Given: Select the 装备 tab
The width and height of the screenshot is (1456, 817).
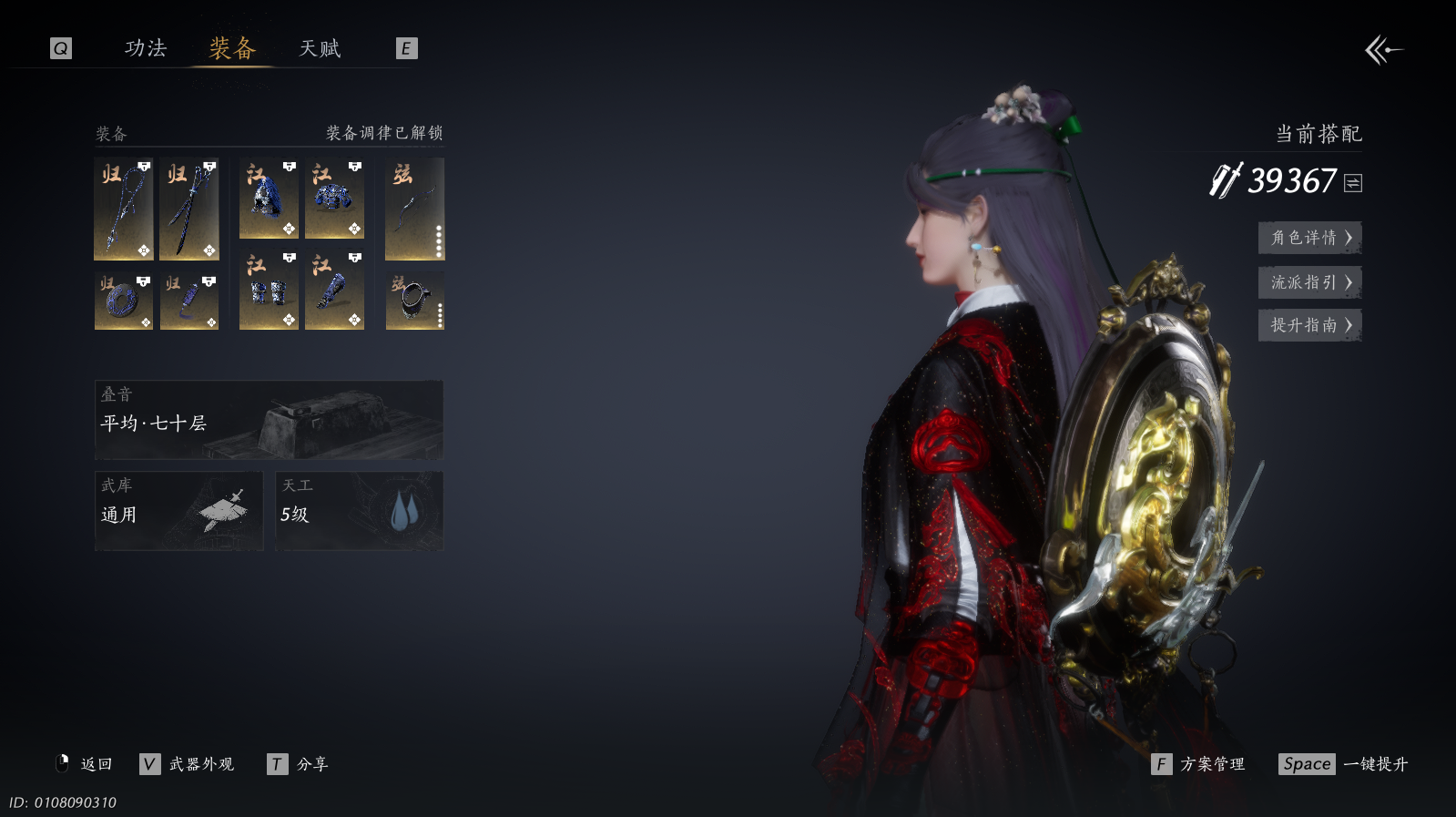Looking at the screenshot, I should [232, 48].
